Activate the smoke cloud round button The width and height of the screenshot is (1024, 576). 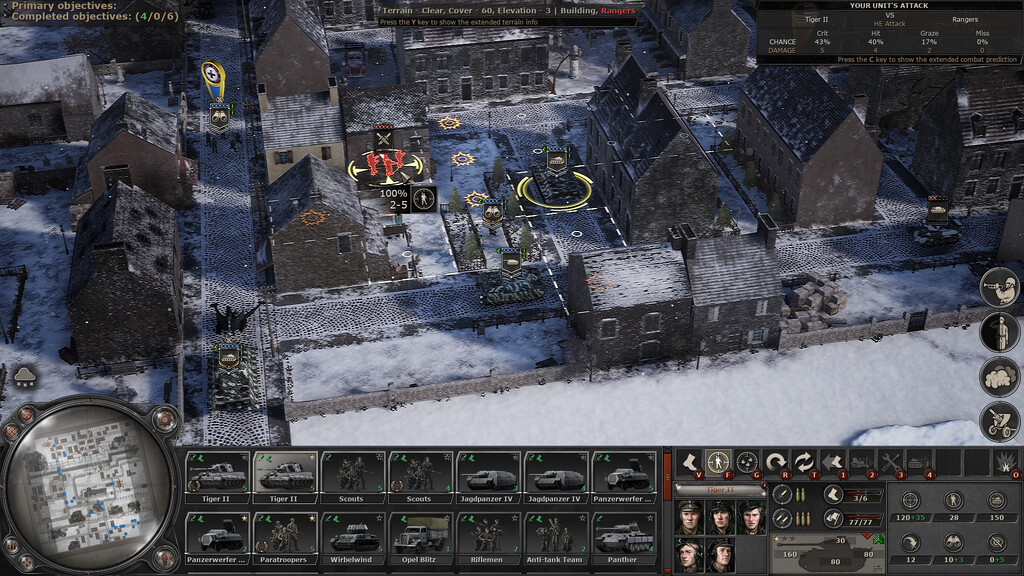point(999,377)
